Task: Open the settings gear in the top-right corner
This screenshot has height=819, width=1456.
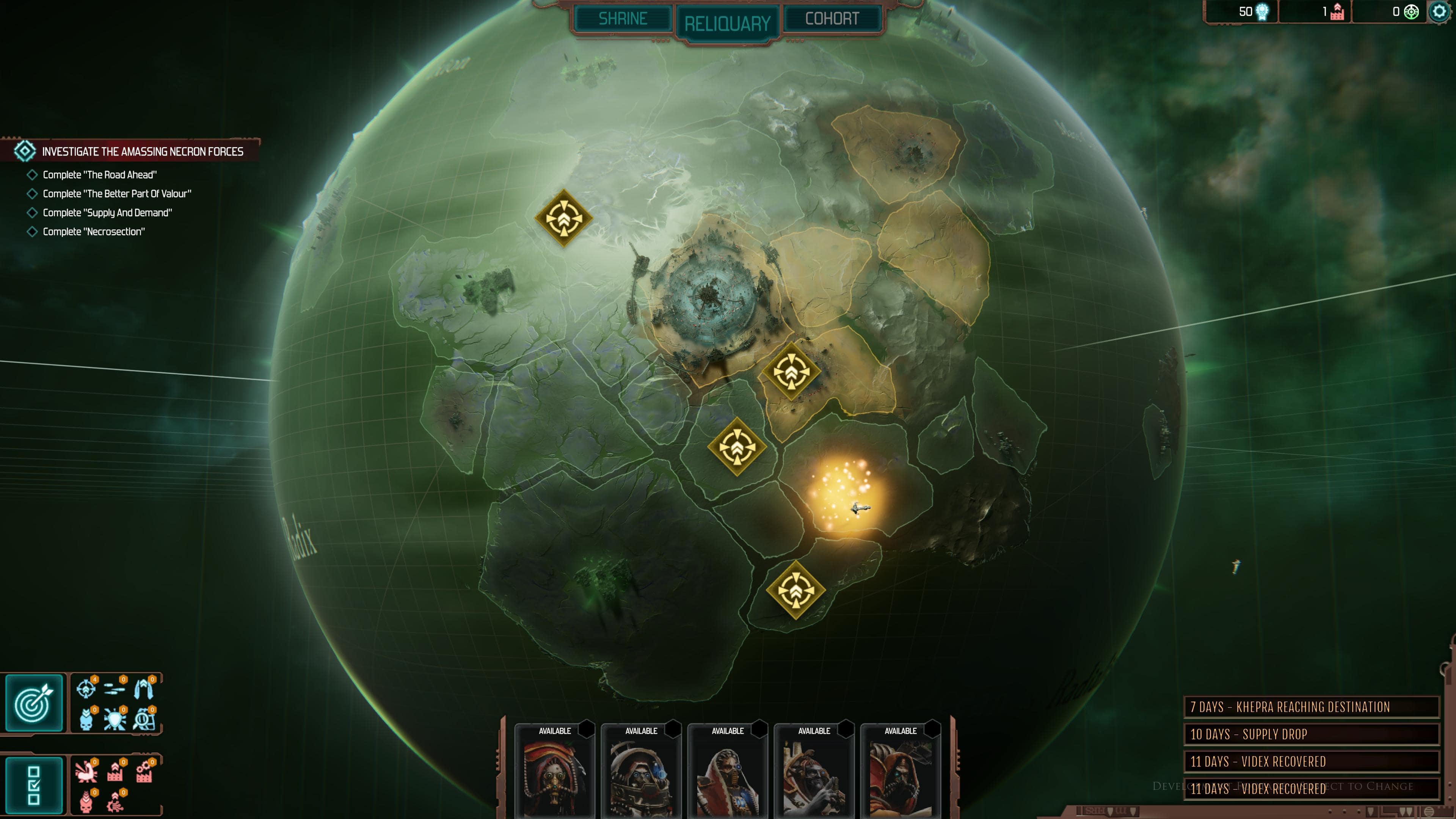Action: click(x=1440, y=11)
